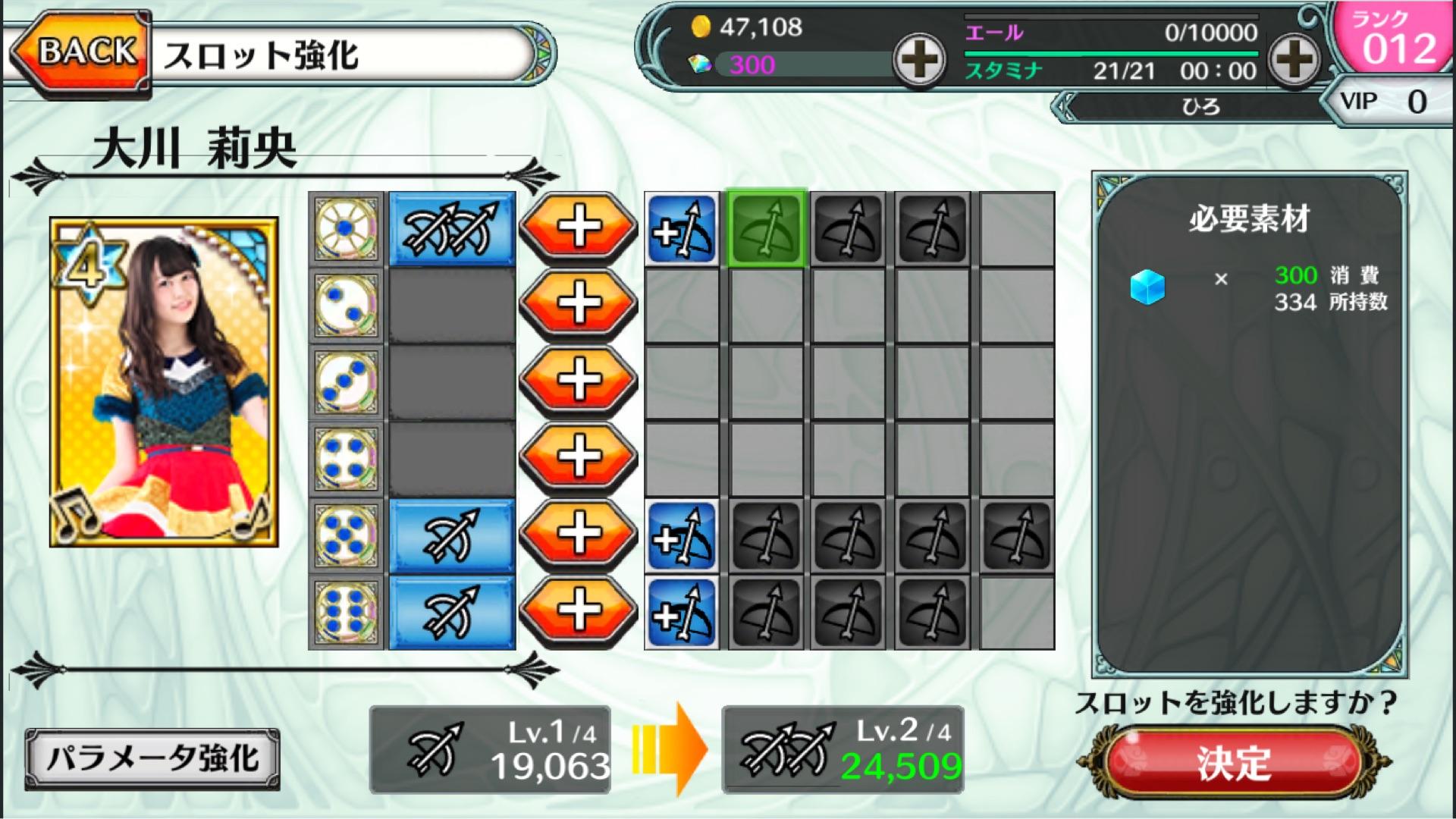Image resolution: width=1456 pixels, height=819 pixels.
Task: Go back using the BACK button
Action: point(82,53)
